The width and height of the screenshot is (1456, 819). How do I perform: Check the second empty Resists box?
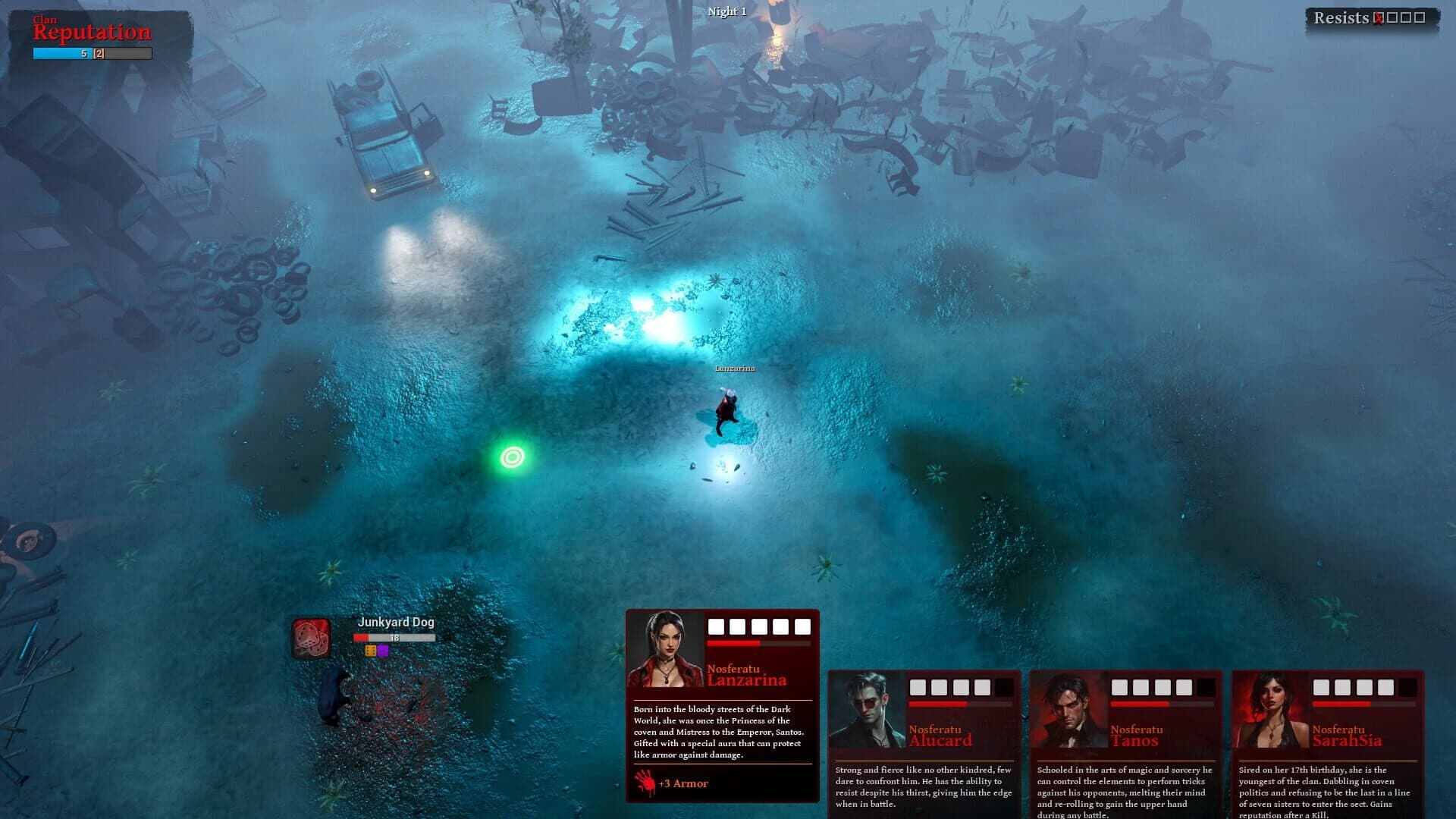(1393, 18)
